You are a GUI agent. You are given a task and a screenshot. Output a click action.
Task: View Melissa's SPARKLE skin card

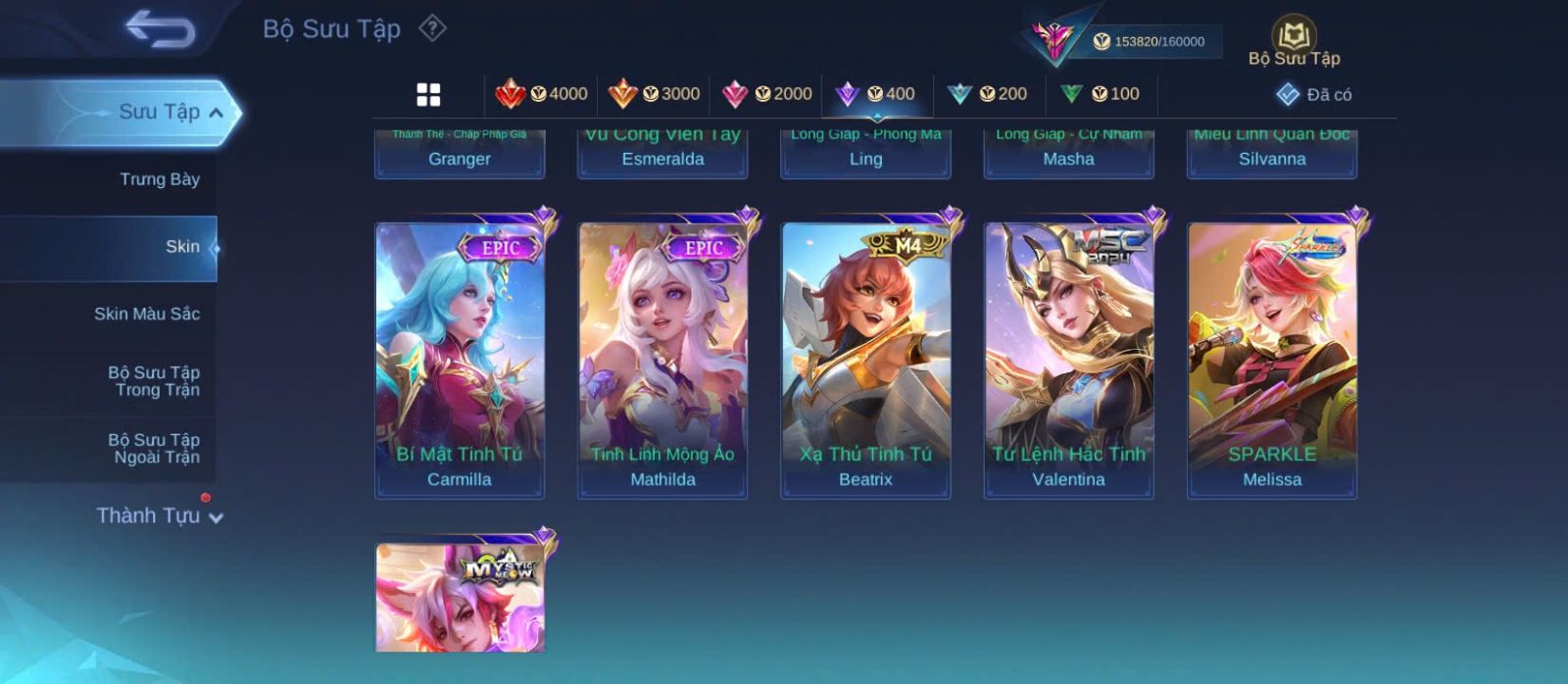click(x=1272, y=358)
